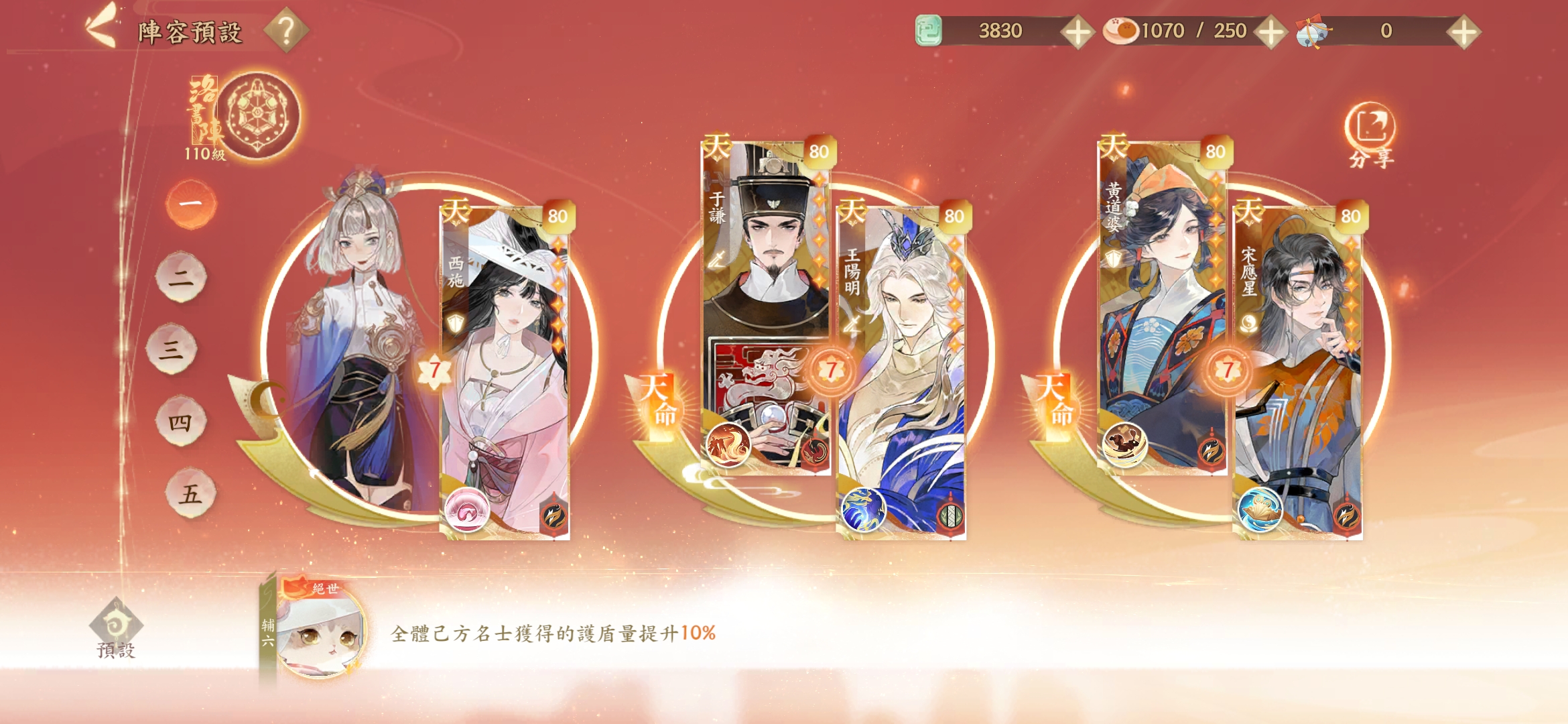Open the 預設 preset button
The height and width of the screenshot is (724, 1568).
pos(116,630)
